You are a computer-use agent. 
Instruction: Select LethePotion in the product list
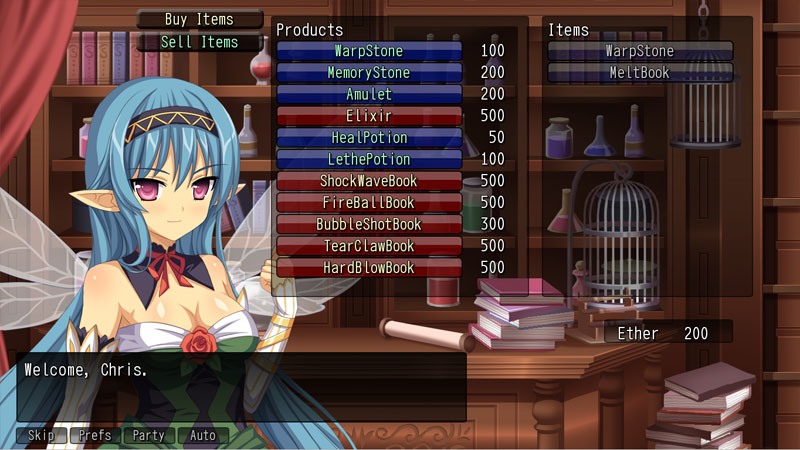[x=369, y=160]
